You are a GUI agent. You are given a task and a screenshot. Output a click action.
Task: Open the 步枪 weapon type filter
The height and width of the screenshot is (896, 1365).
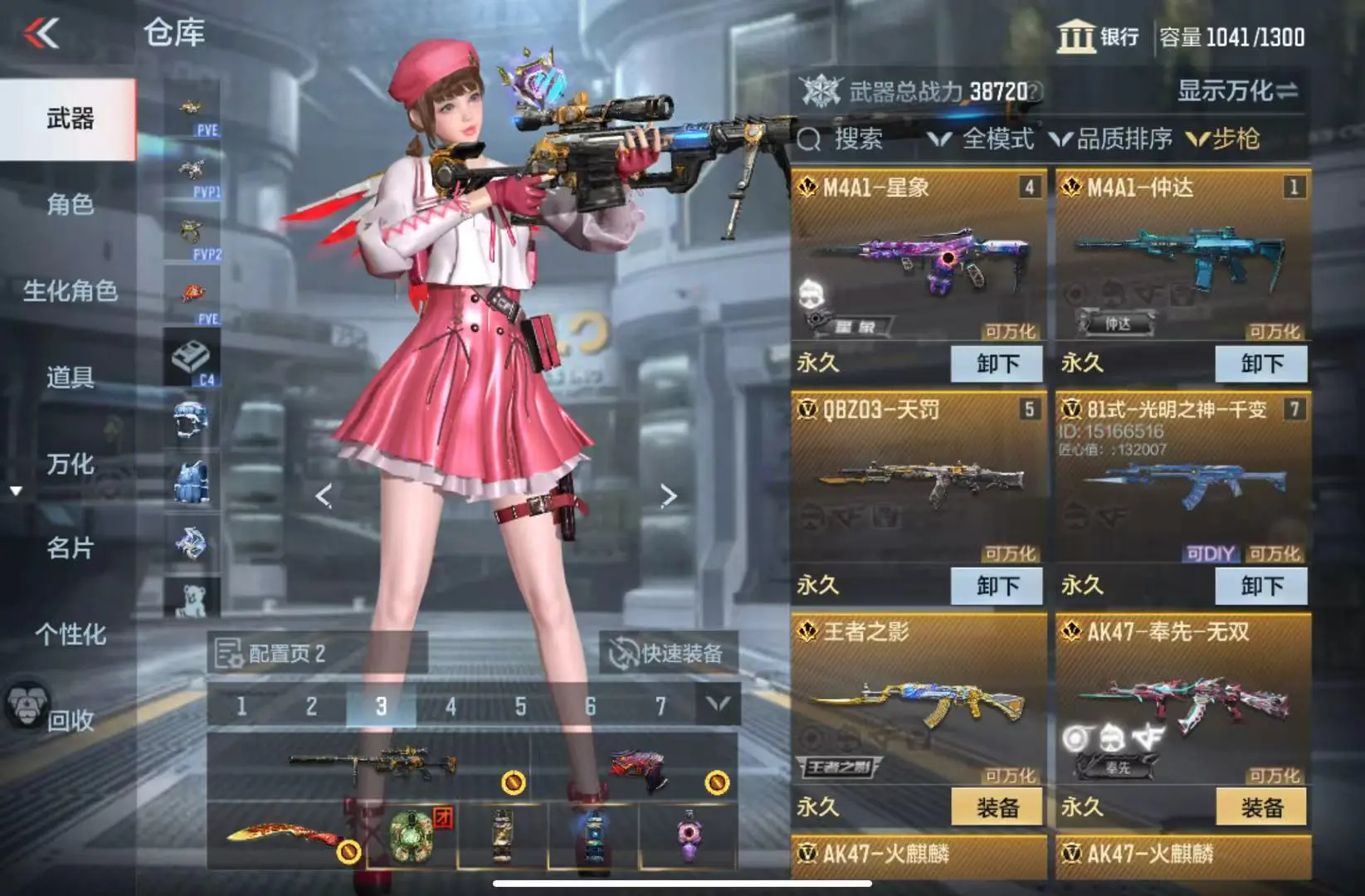(x=1224, y=139)
